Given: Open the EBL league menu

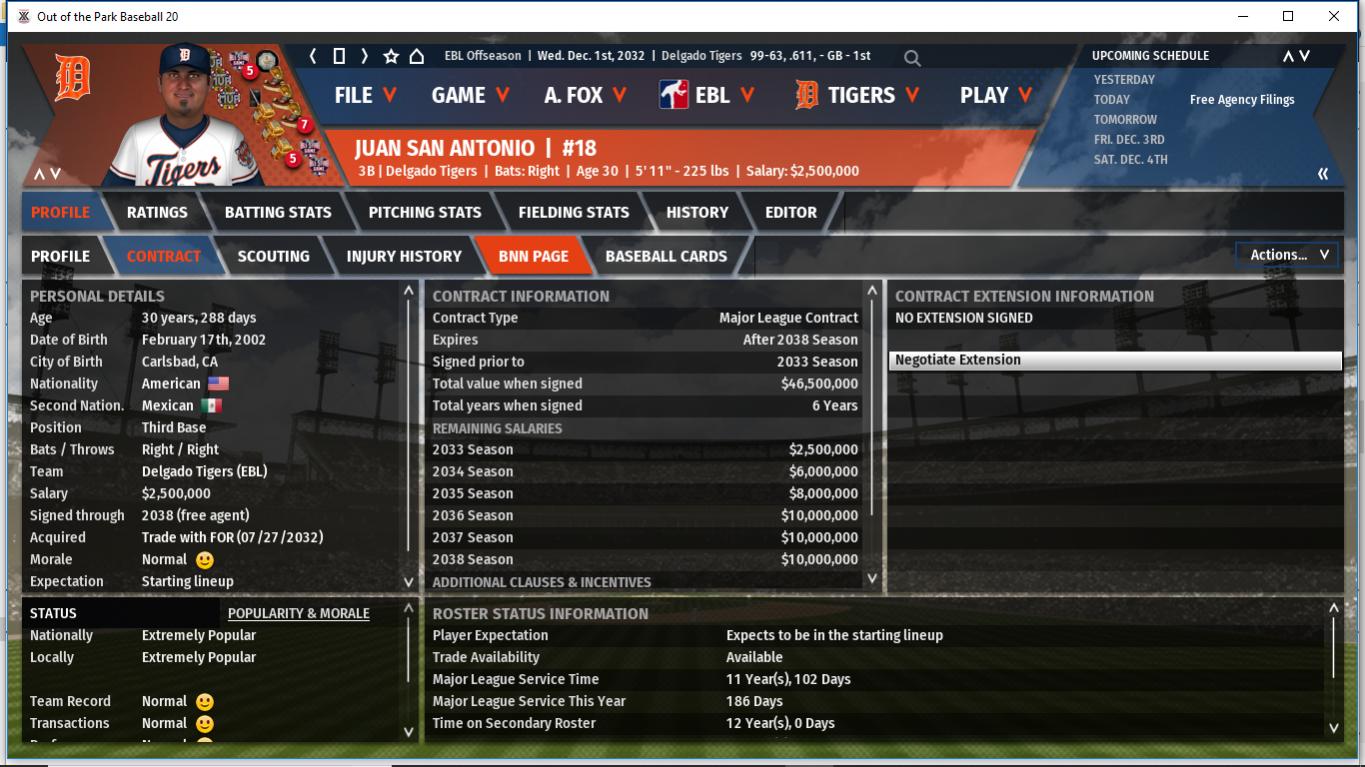Looking at the screenshot, I should click(707, 95).
